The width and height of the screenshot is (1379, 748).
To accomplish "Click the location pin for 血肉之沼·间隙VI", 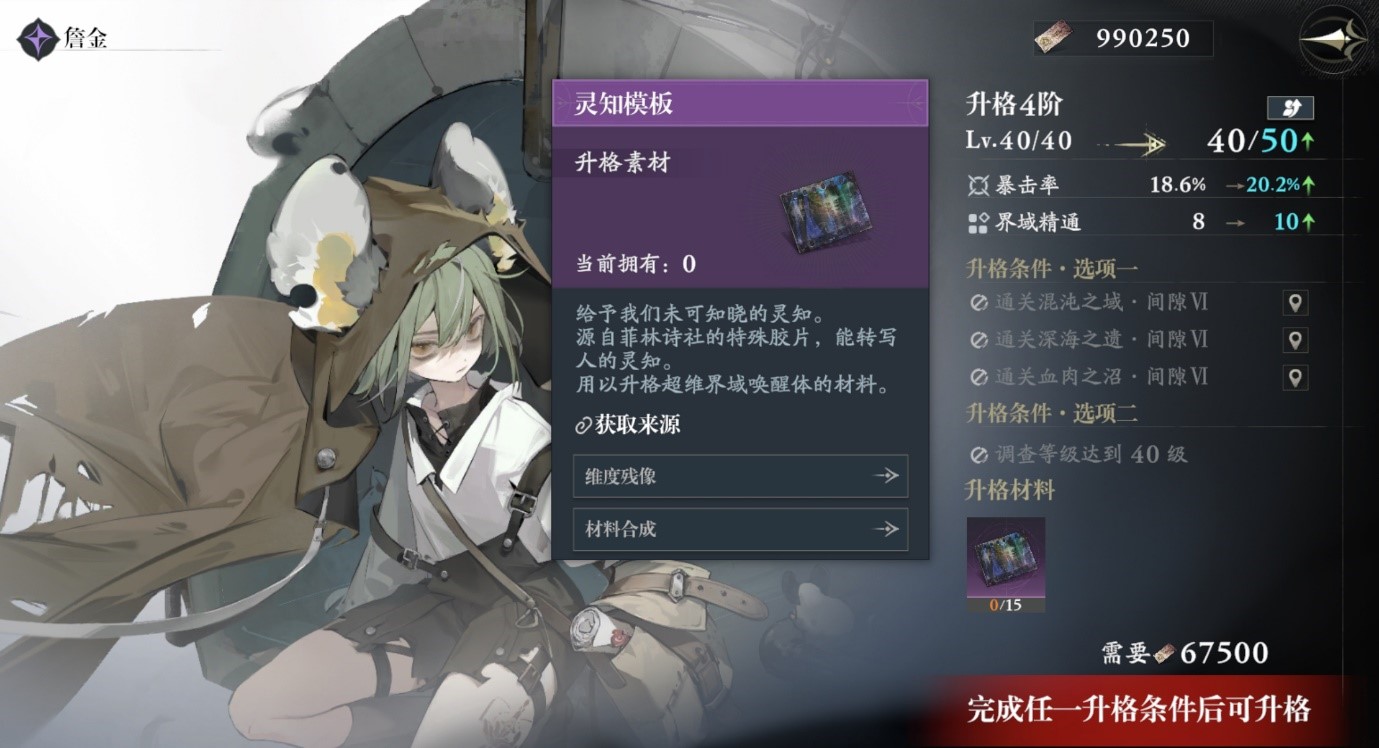I will tap(1295, 376).
